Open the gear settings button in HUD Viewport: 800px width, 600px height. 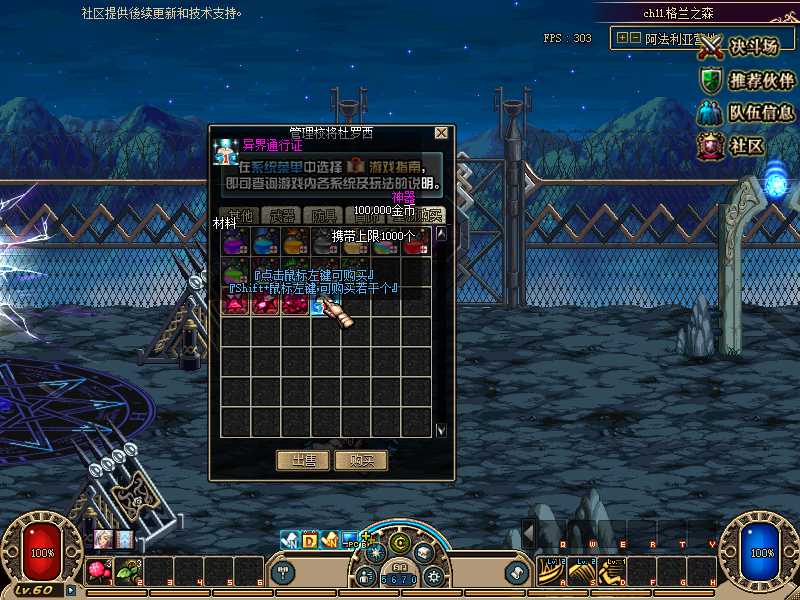(x=433, y=576)
